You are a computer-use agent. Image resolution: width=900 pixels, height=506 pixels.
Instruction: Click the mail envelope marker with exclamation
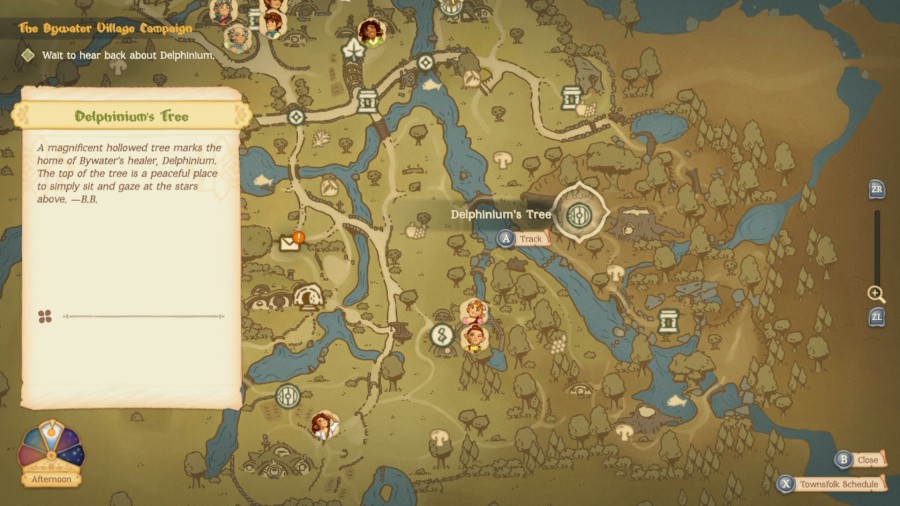291,242
